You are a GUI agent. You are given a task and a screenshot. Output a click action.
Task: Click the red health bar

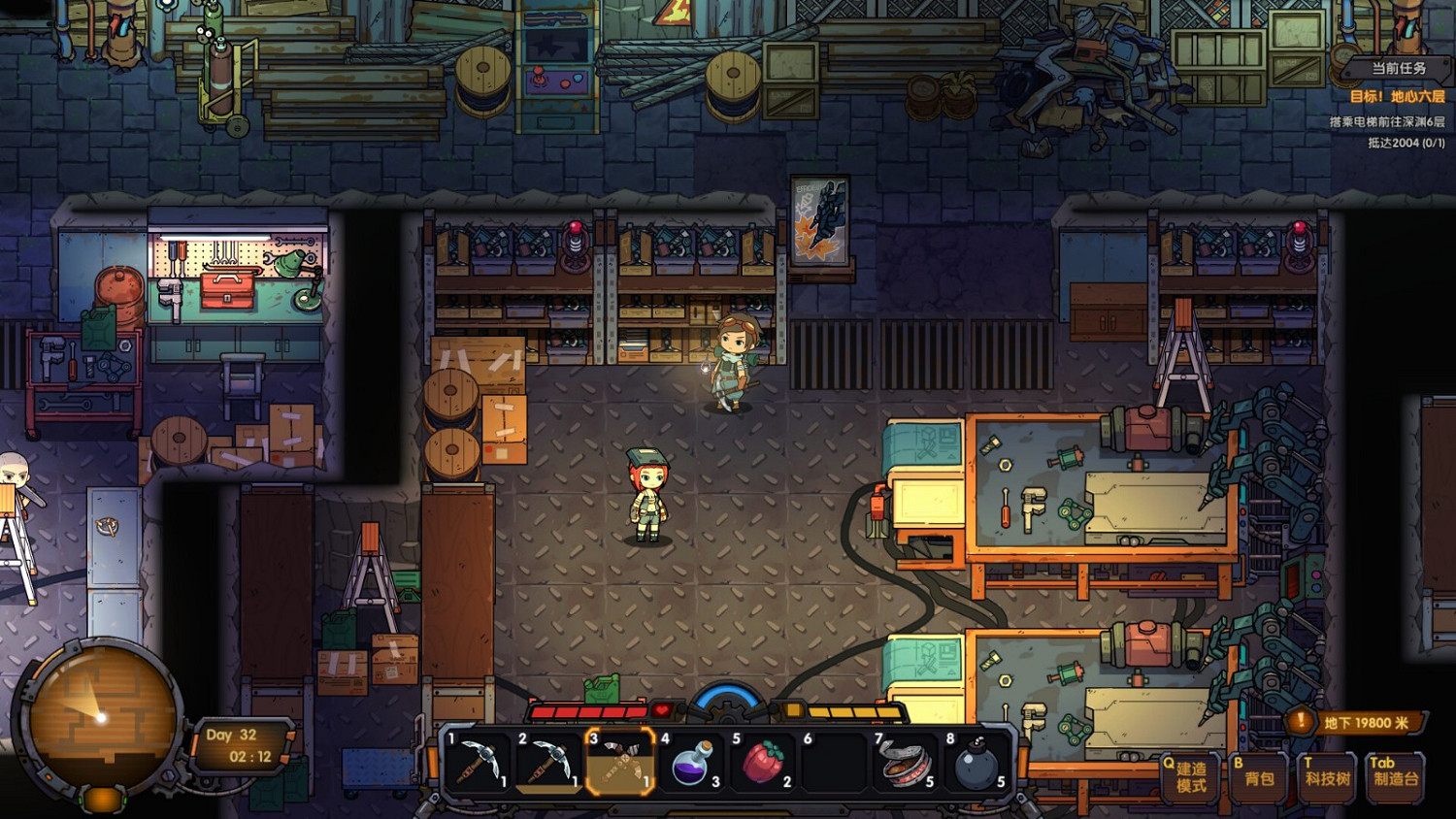coord(592,708)
